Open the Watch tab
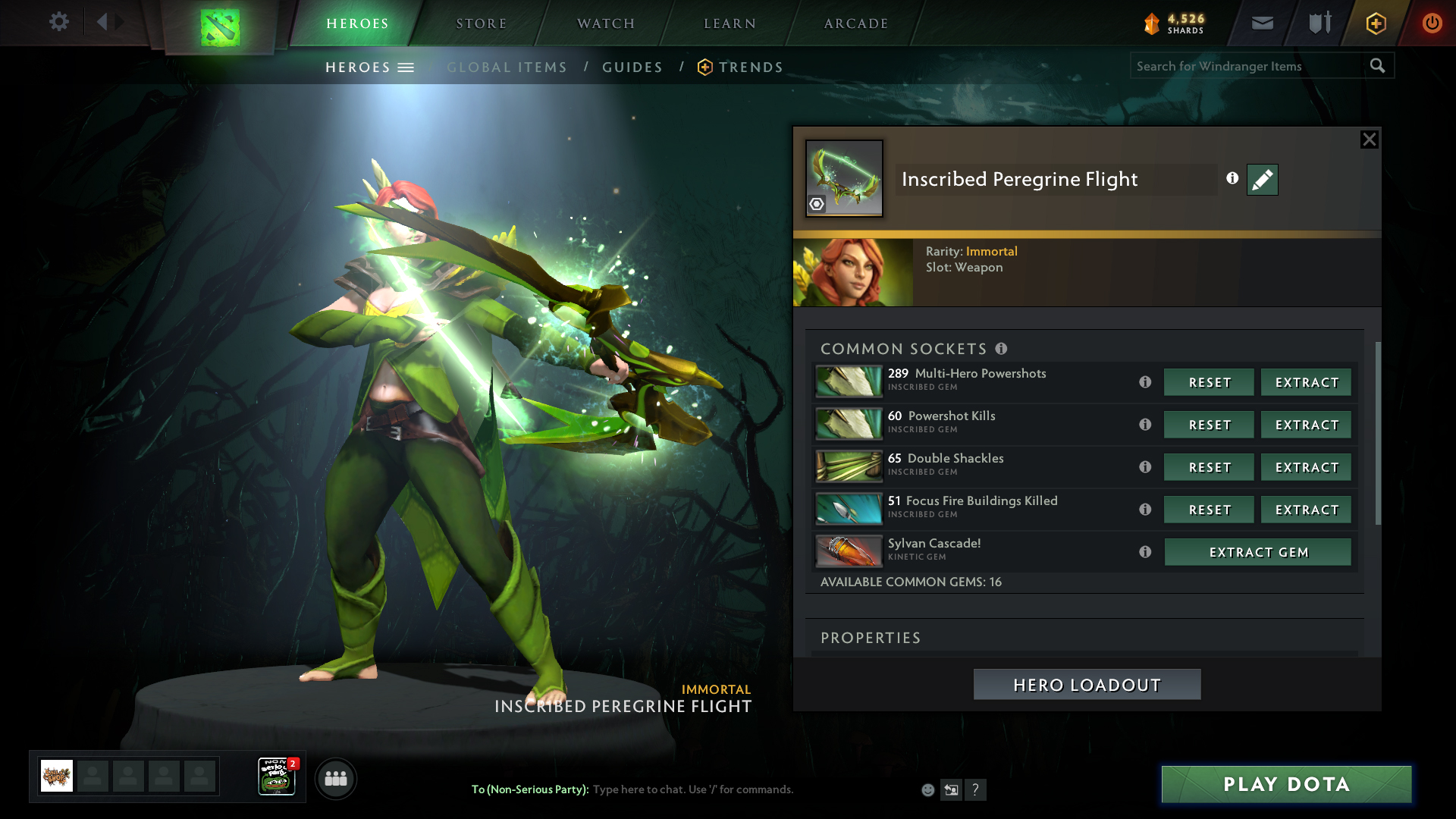The image size is (1456, 819). 605,24
